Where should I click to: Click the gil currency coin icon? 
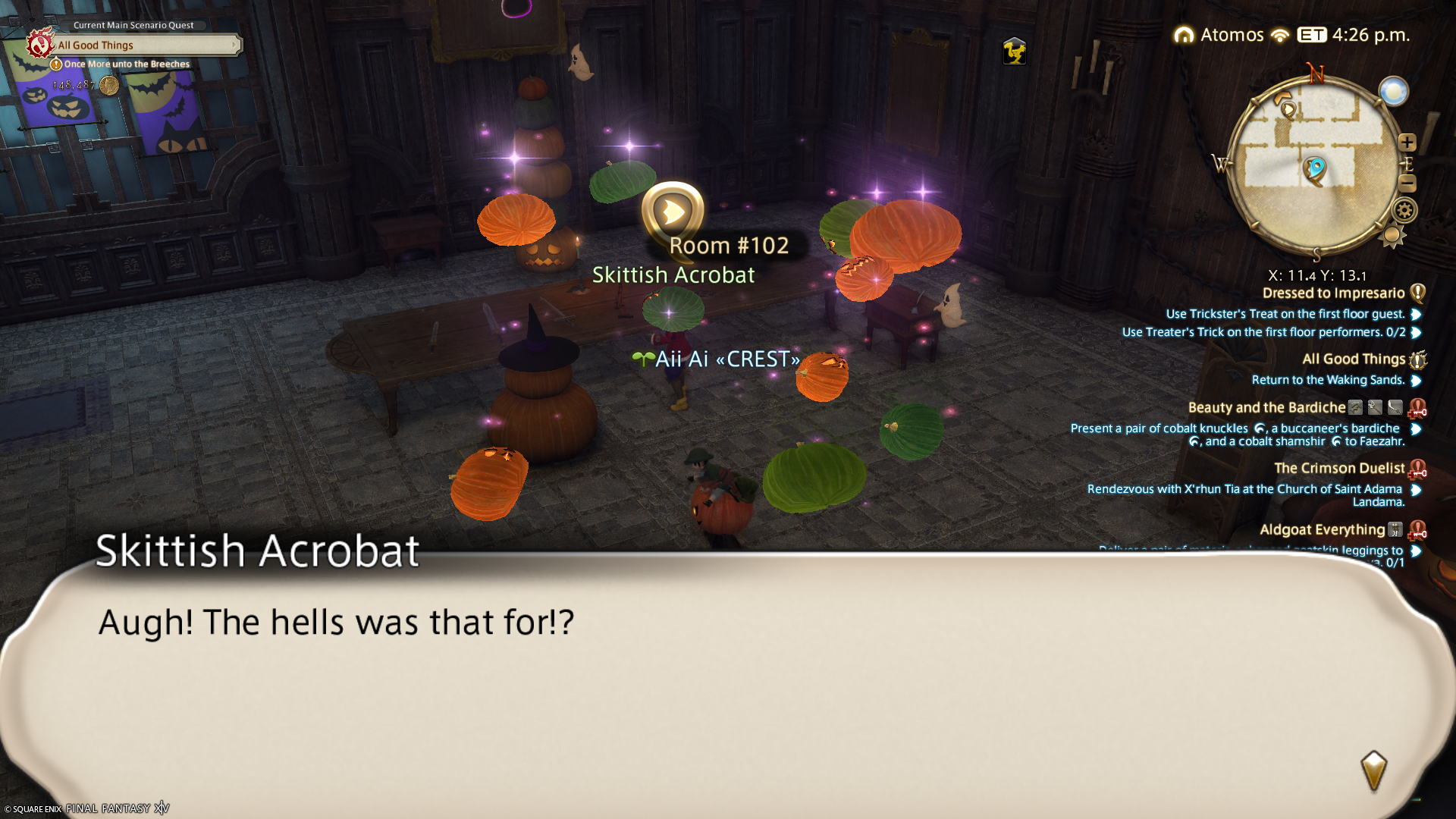click(109, 85)
